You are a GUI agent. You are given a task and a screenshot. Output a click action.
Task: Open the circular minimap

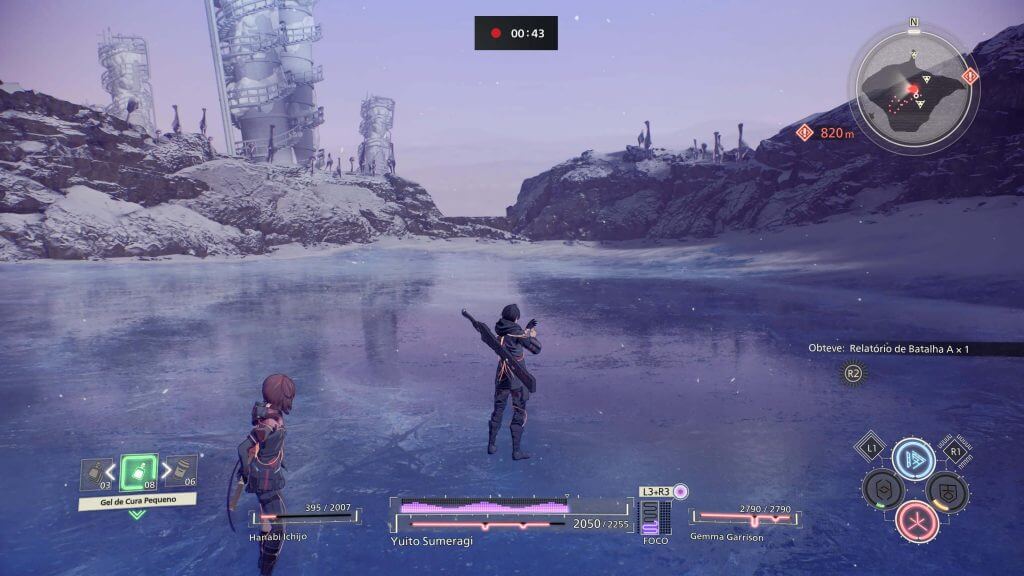(913, 85)
